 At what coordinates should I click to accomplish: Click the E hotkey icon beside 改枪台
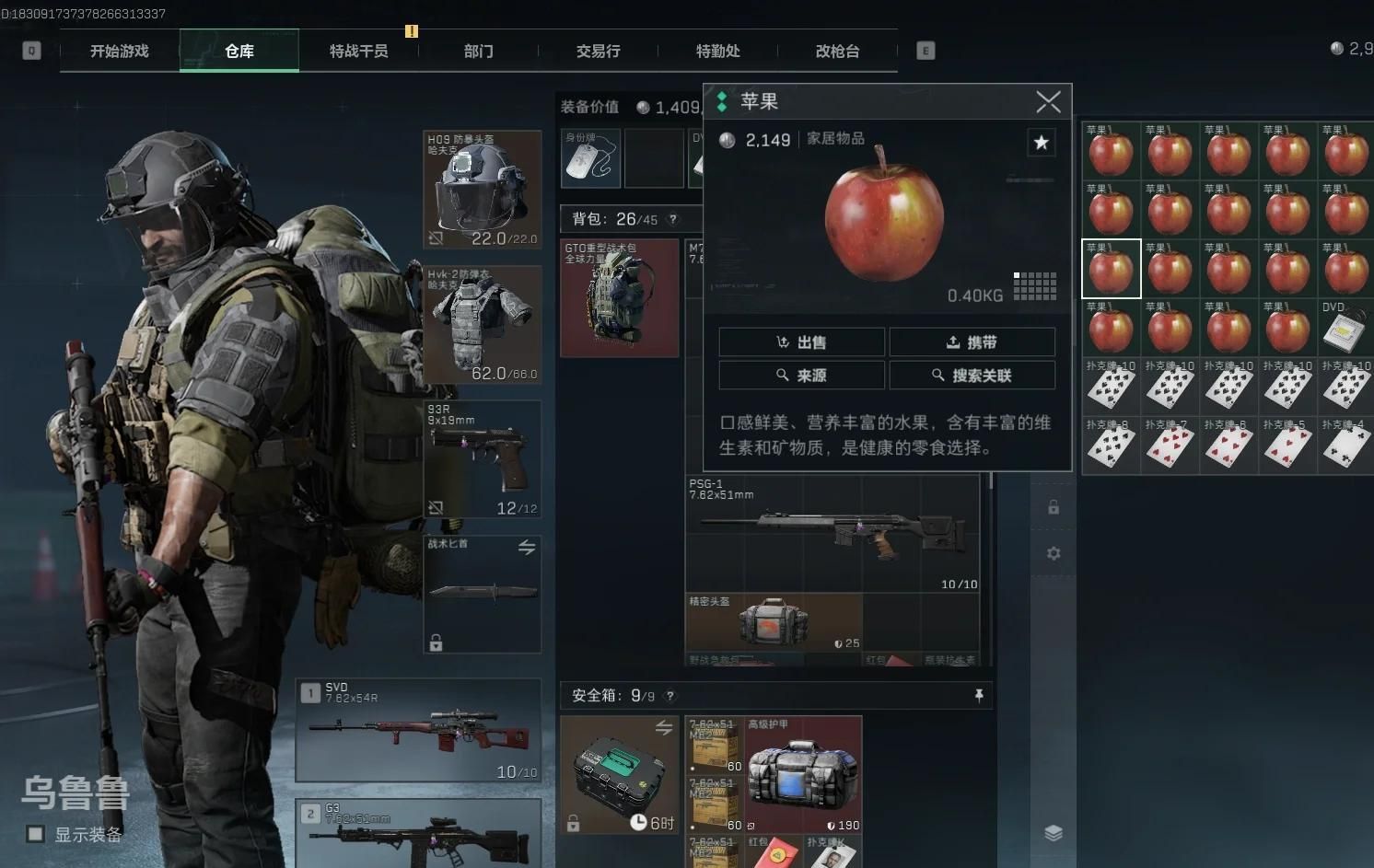click(x=925, y=50)
